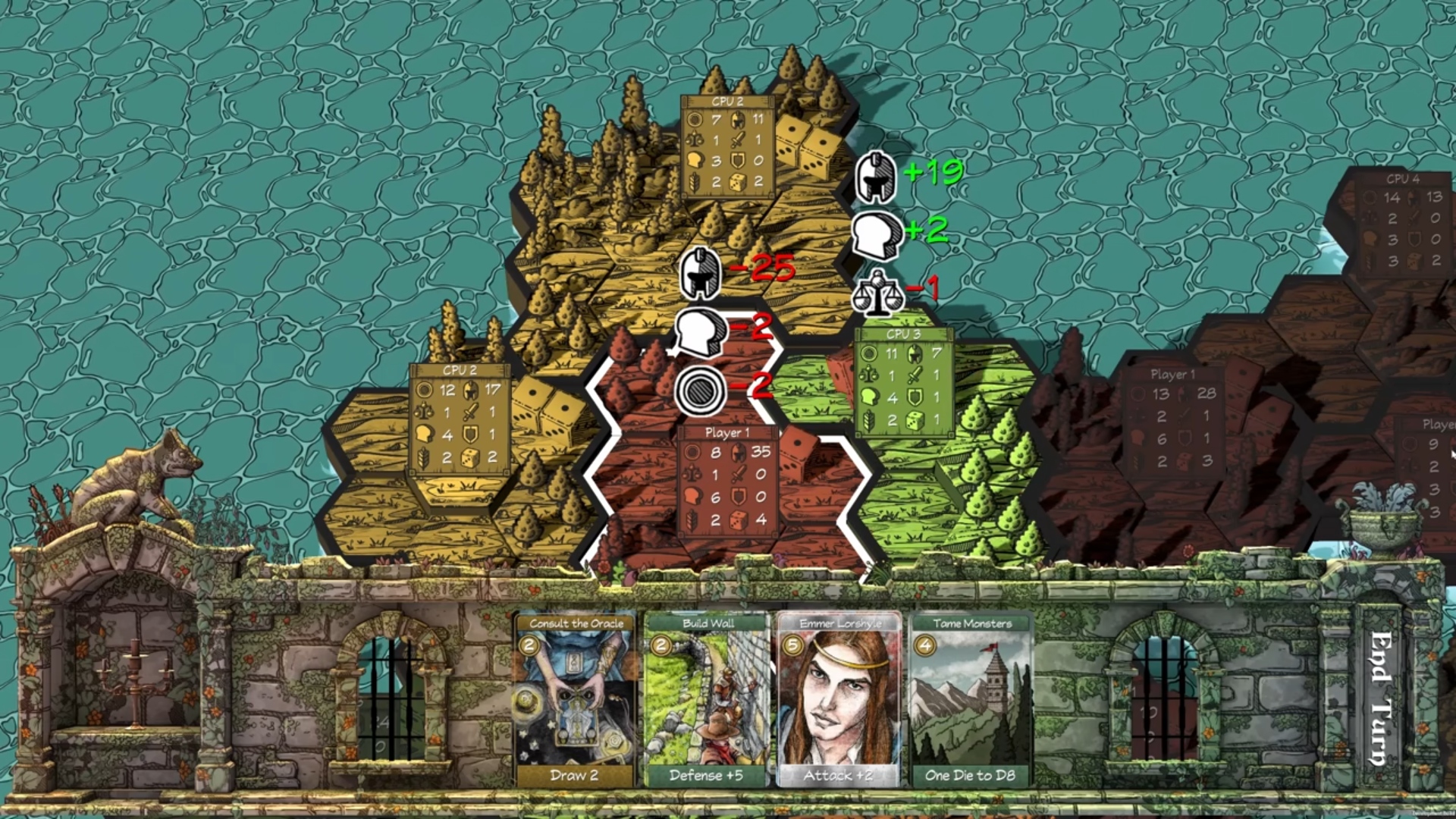Pick the Tame Monsters card

971,700
